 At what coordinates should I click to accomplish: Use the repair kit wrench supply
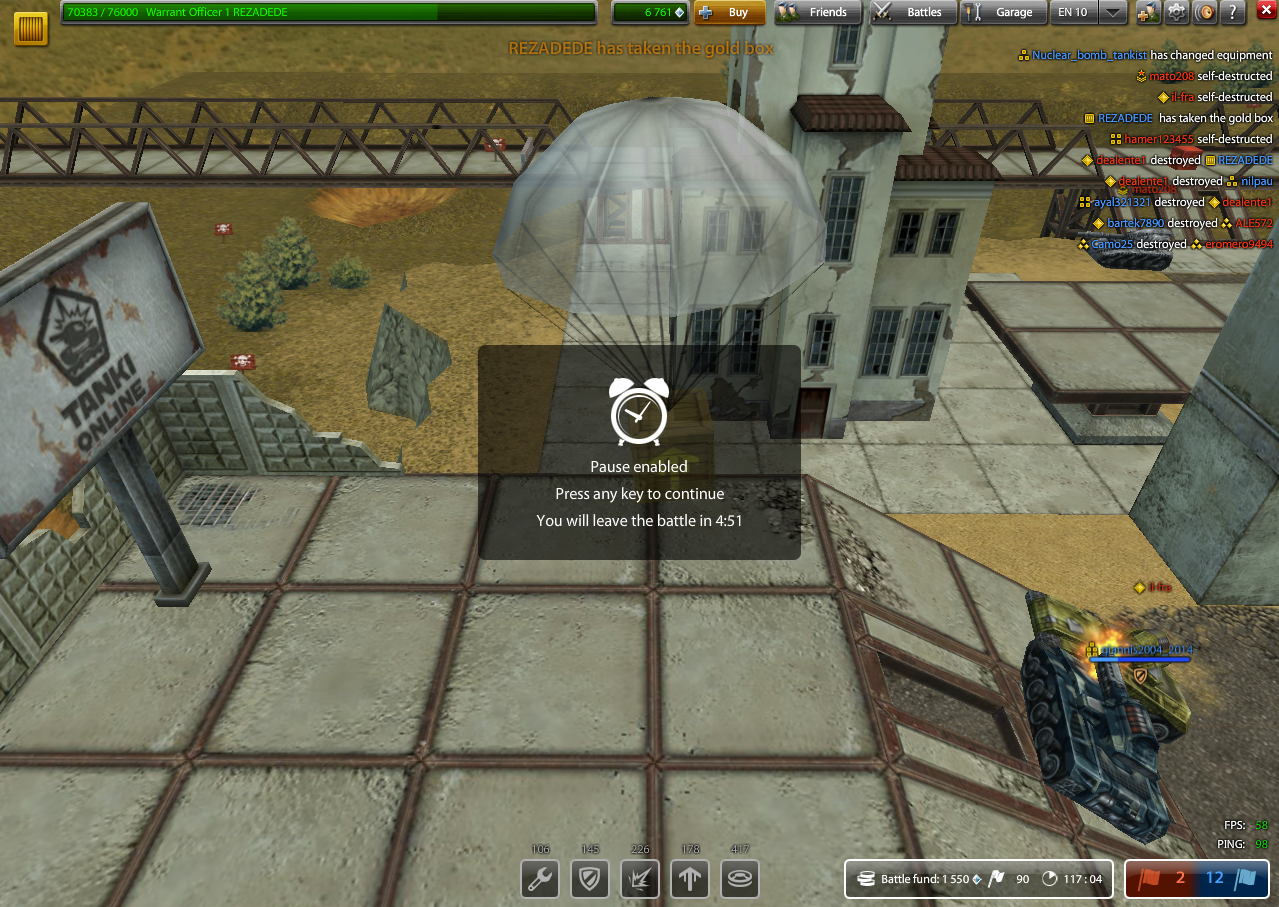coord(540,880)
